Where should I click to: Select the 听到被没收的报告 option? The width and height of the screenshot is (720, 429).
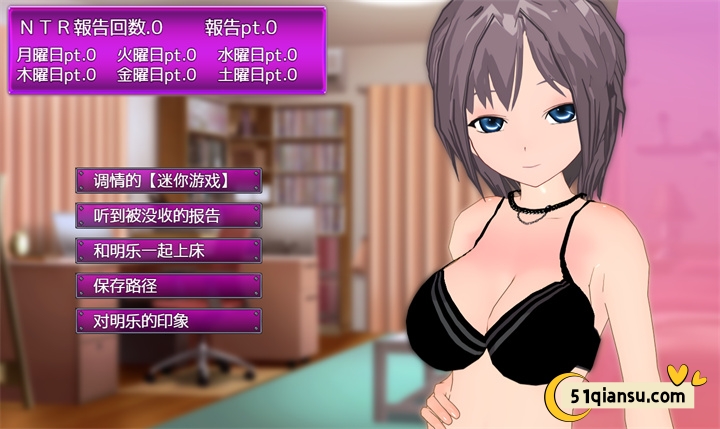[168, 216]
